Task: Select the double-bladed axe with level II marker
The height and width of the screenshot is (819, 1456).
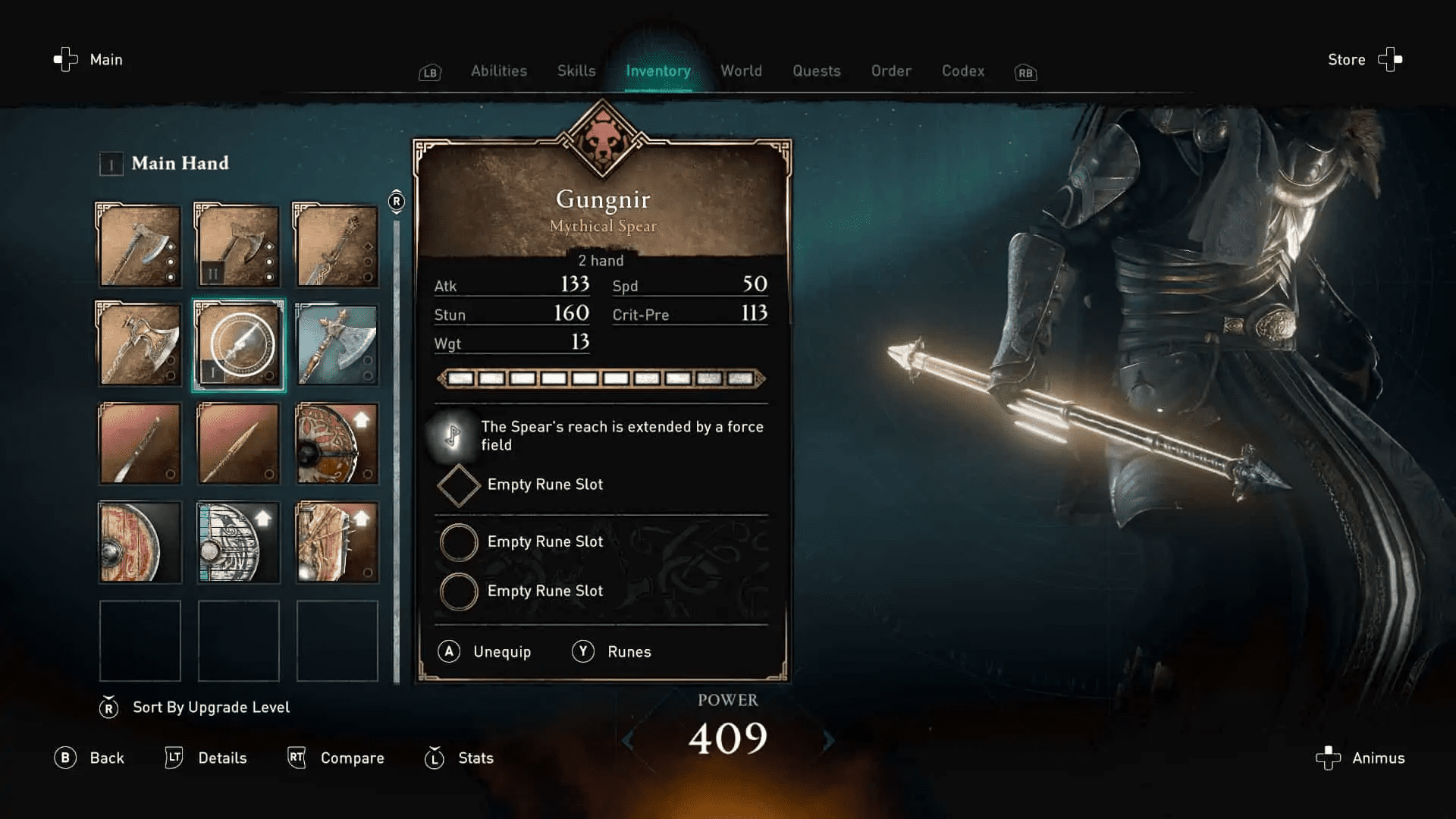Action: pyautogui.click(x=237, y=245)
